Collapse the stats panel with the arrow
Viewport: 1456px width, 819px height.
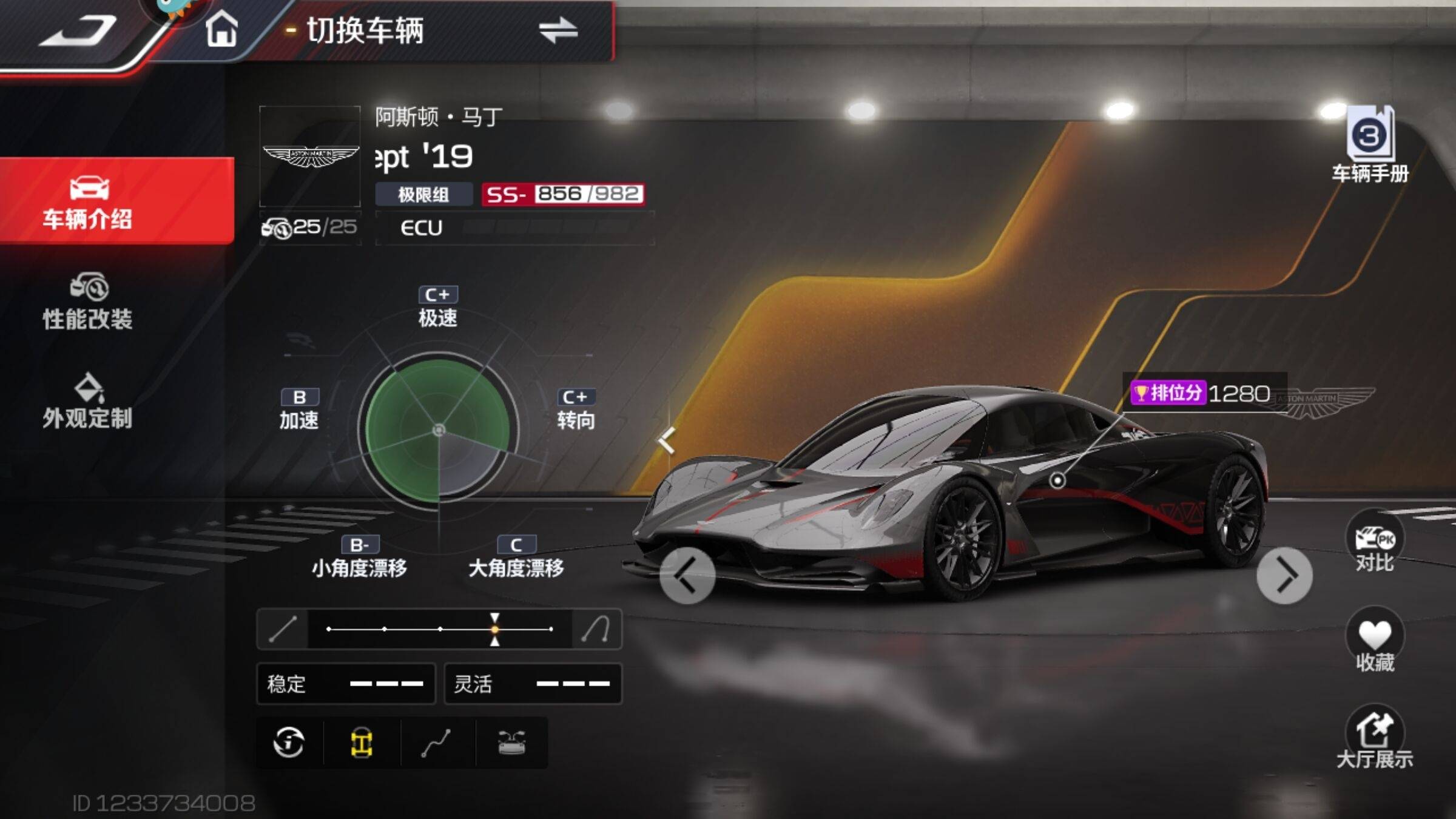click(x=667, y=440)
